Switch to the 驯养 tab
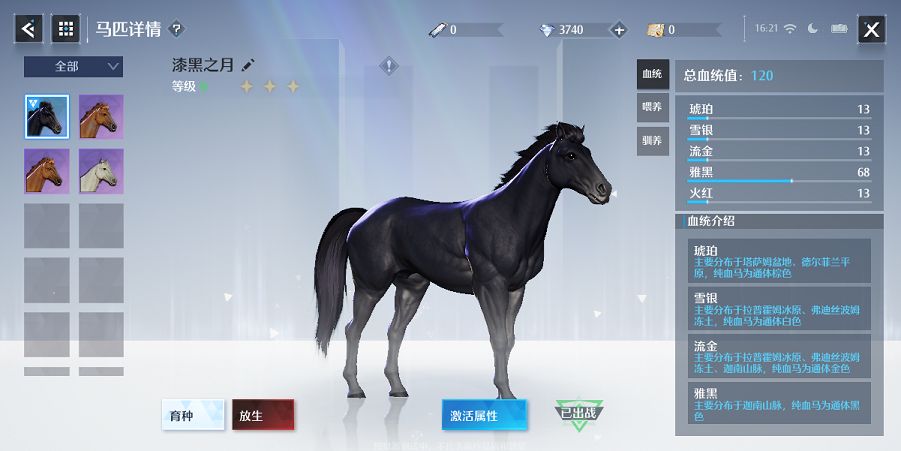Image resolution: width=901 pixels, height=451 pixels. pos(652,140)
